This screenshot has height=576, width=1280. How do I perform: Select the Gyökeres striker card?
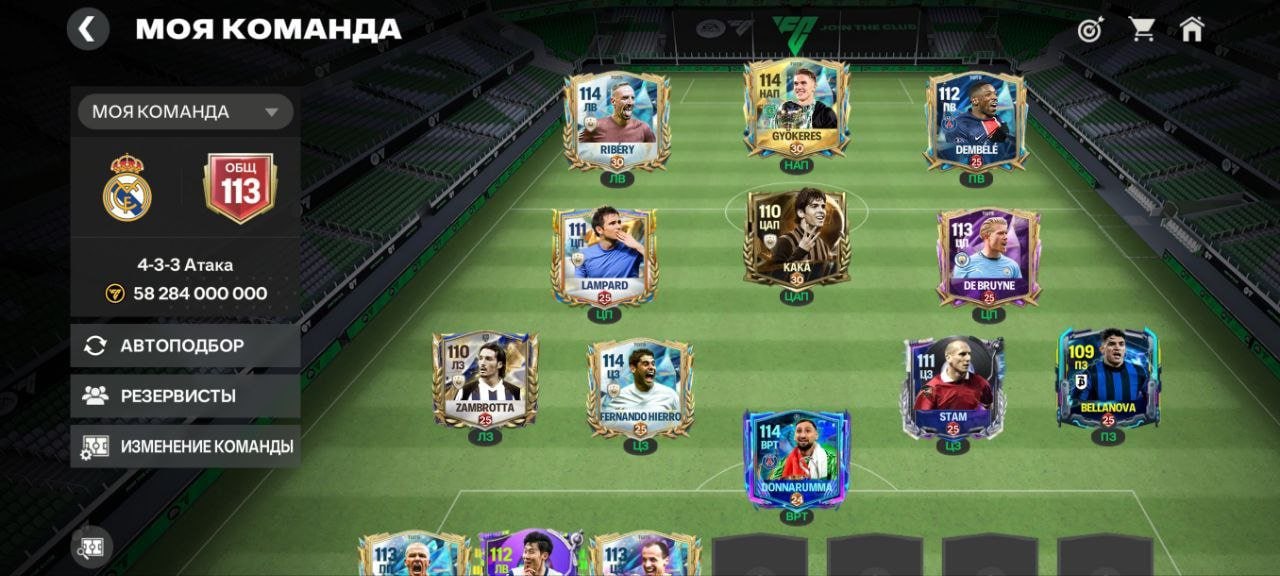797,109
